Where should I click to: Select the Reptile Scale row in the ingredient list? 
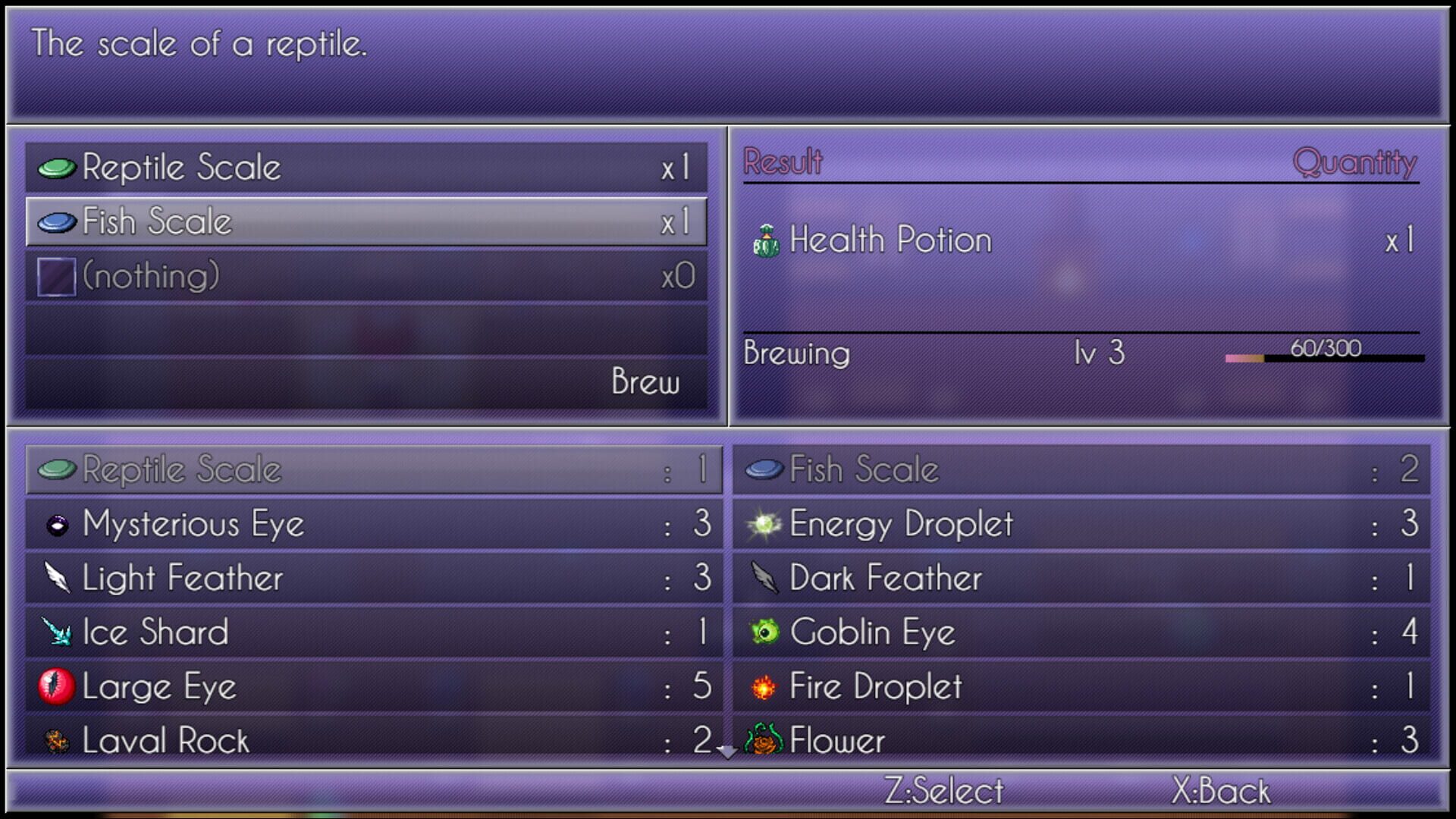point(372,469)
